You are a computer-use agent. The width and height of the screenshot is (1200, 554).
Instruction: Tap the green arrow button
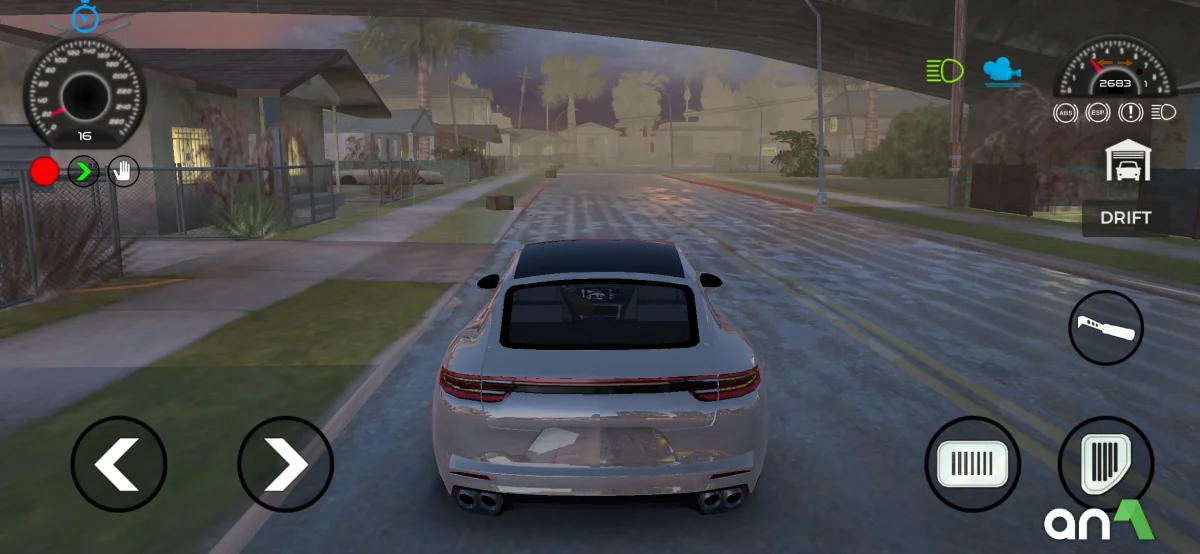(x=84, y=172)
